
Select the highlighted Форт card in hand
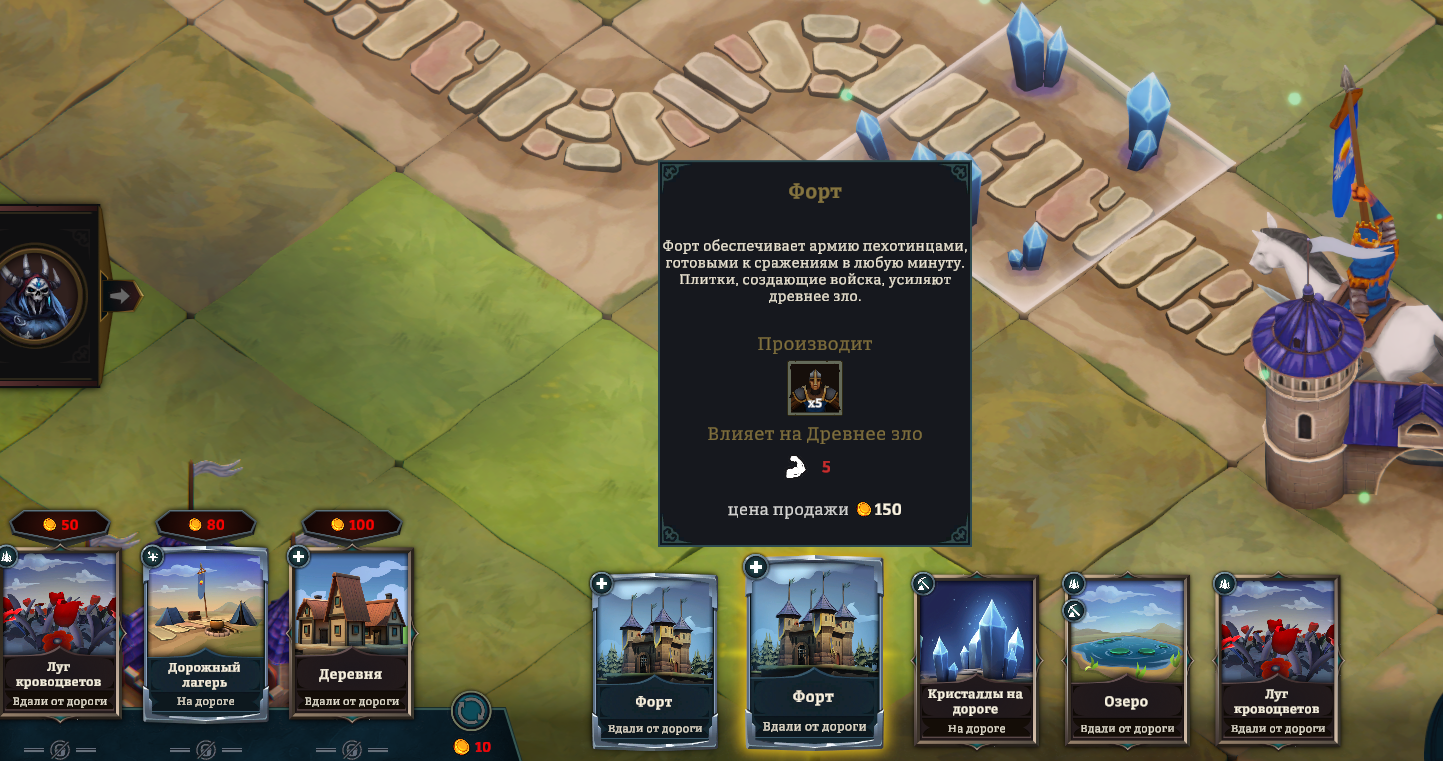coord(814,652)
